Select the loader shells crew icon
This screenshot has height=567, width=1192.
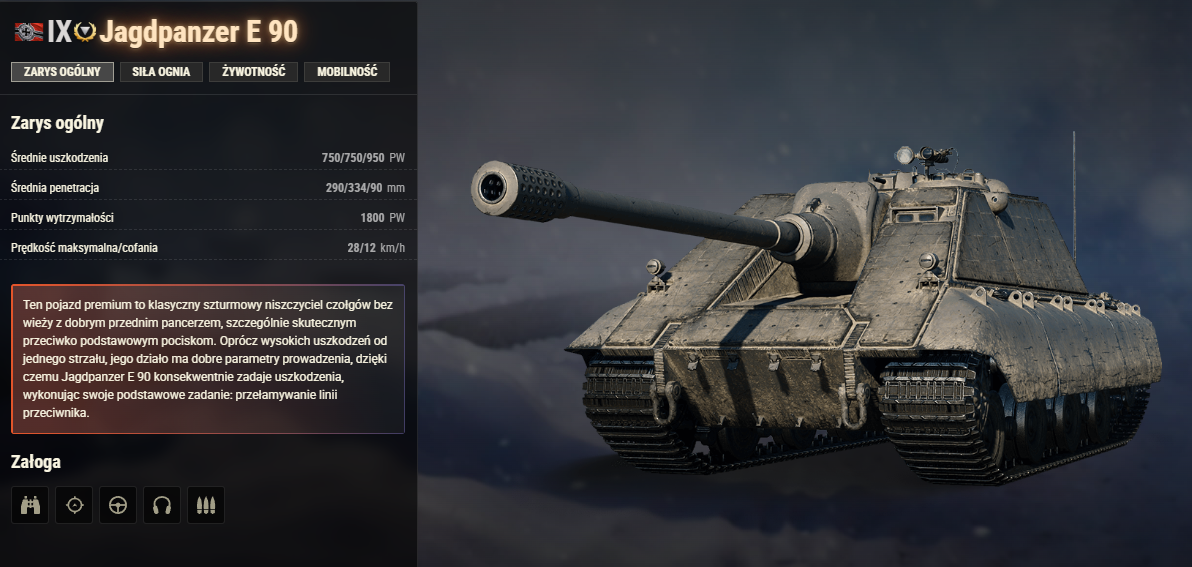206,505
